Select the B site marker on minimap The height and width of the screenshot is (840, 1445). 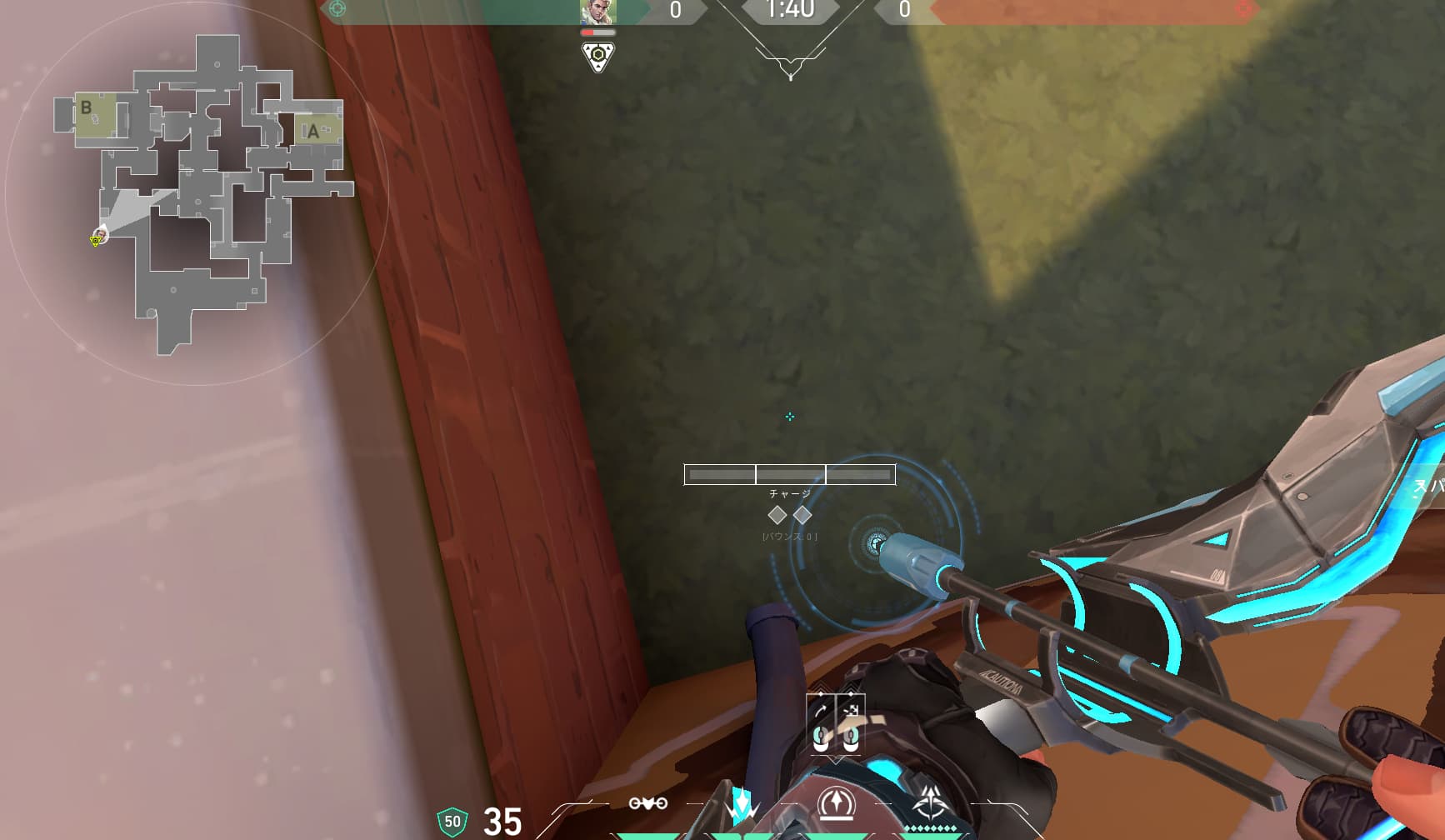tap(86, 108)
